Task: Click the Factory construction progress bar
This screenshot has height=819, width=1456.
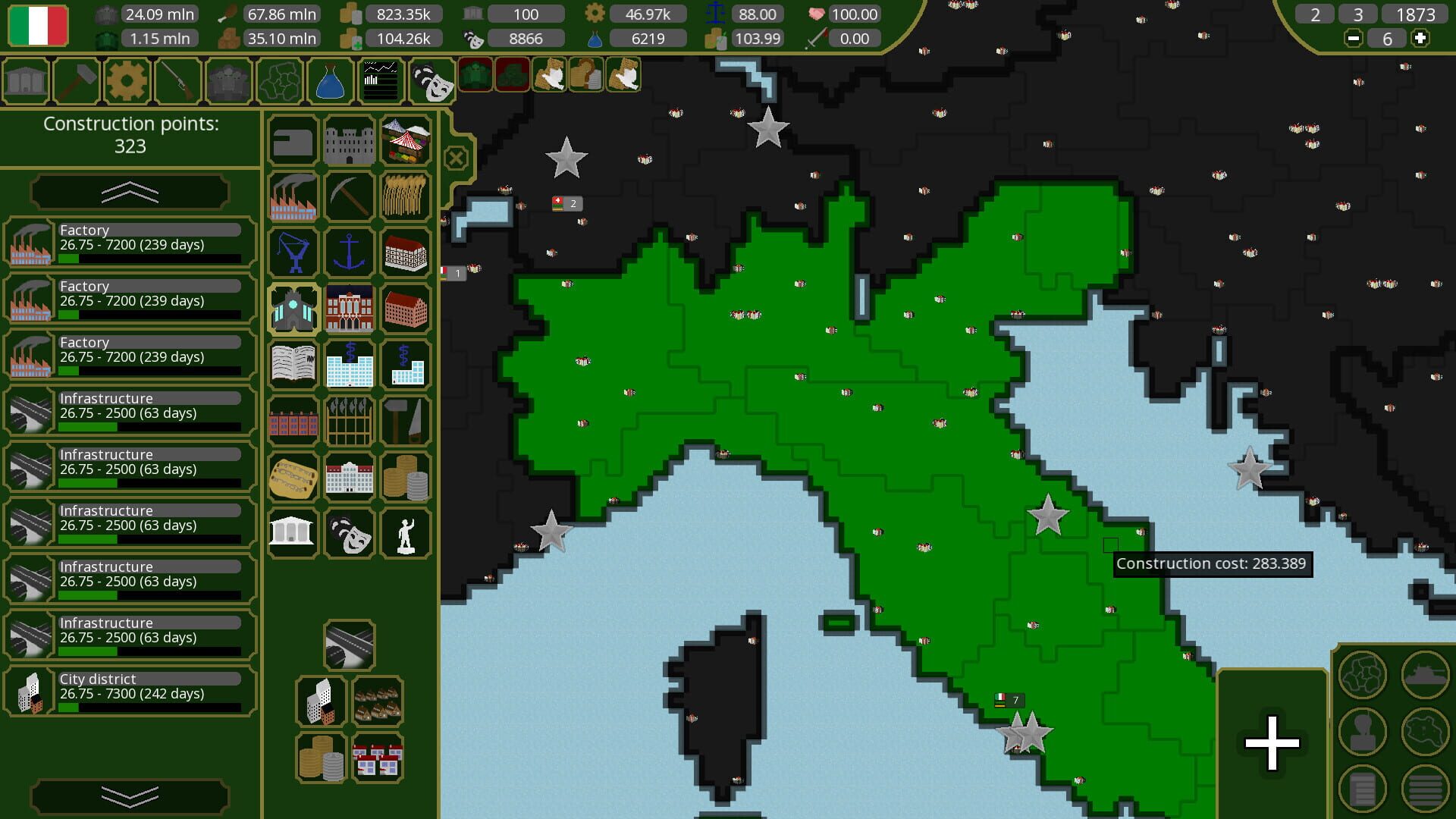Action: [148, 259]
